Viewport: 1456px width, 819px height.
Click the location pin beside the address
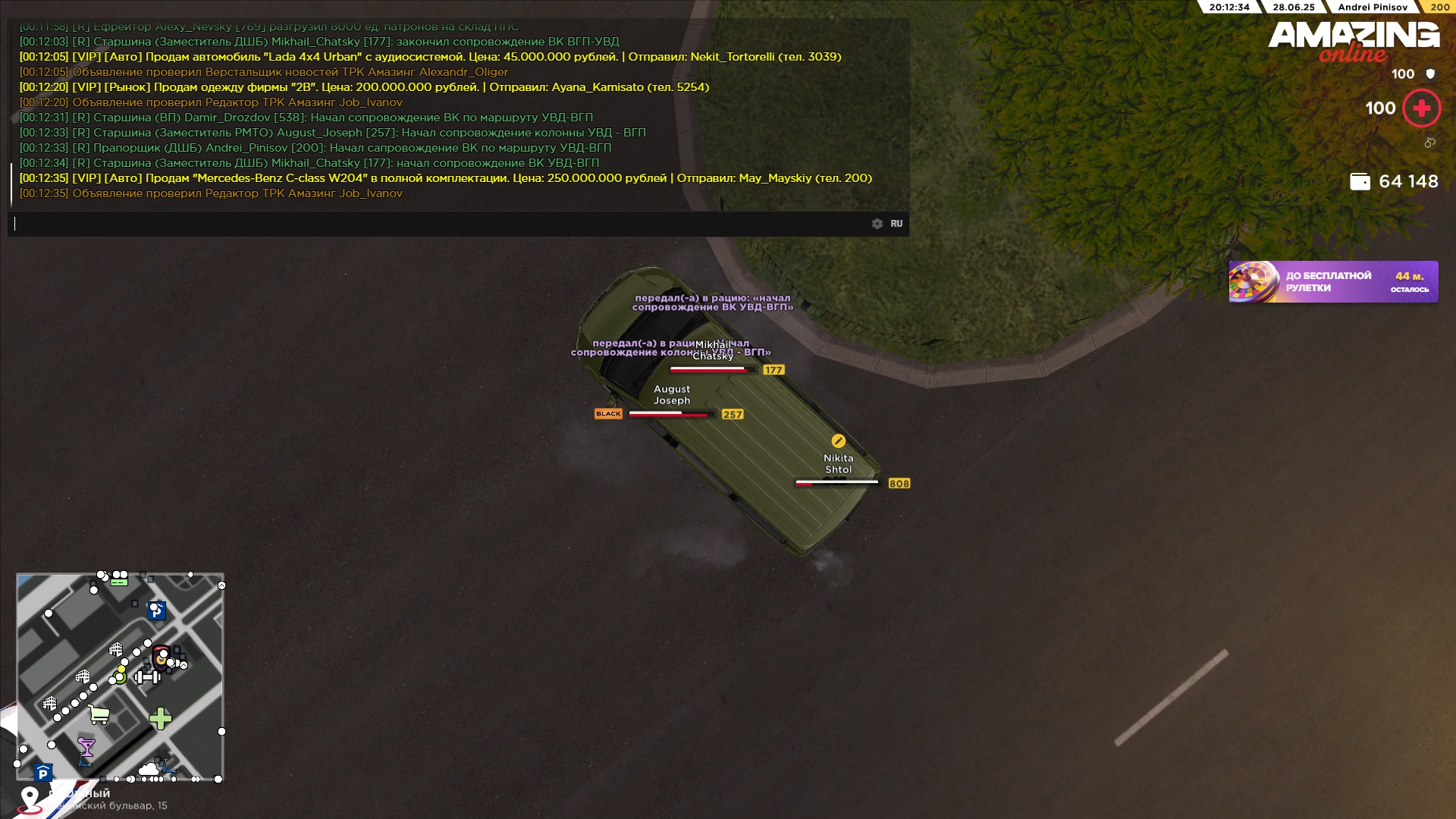(30, 799)
